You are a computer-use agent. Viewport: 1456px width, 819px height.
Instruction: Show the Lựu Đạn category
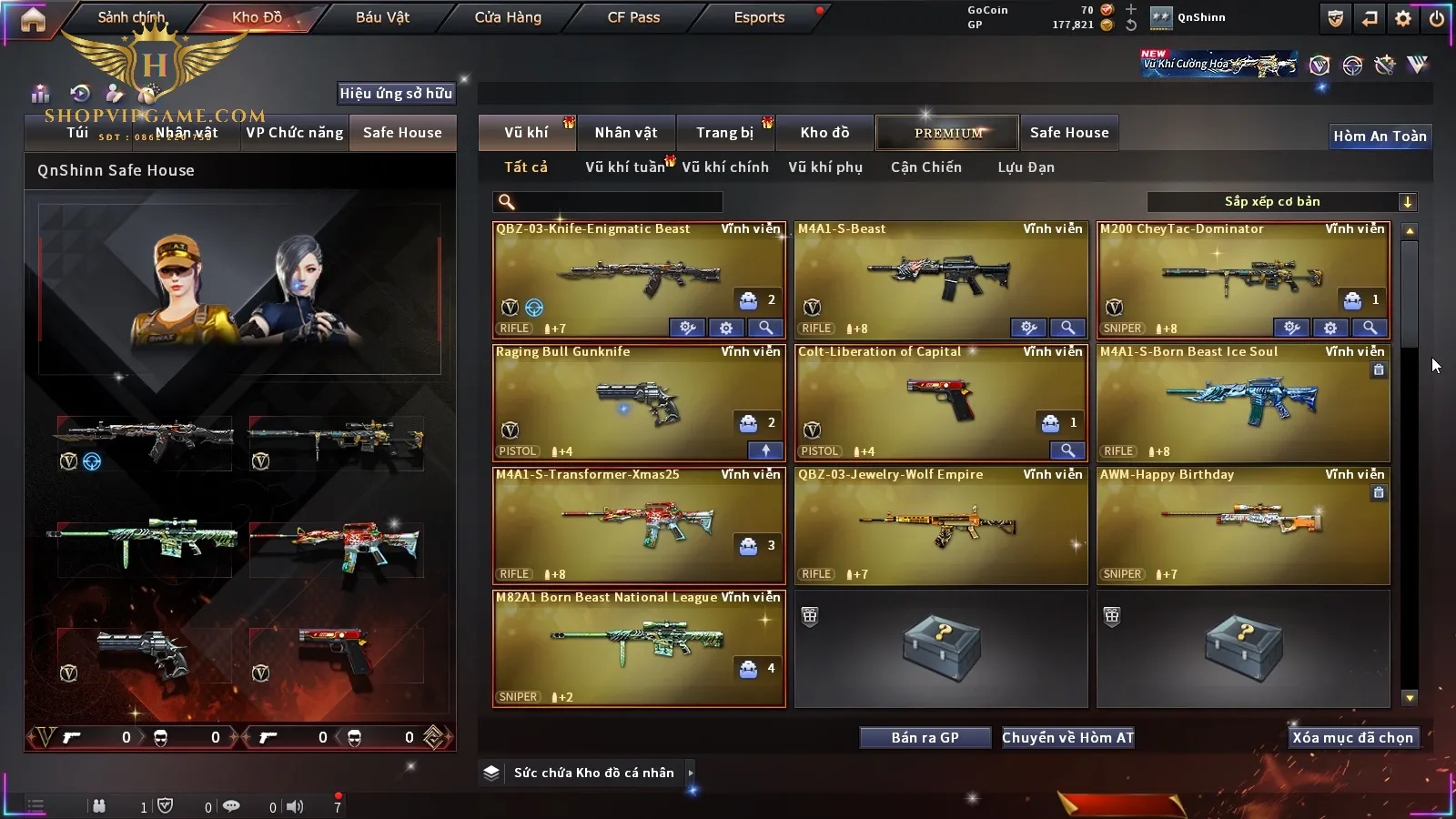click(x=1026, y=167)
